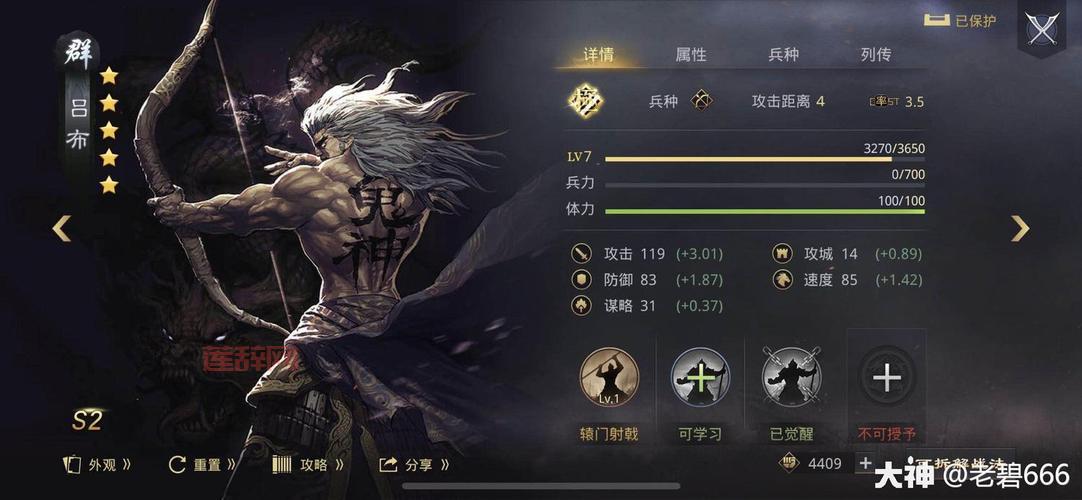The width and height of the screenshot is (1082, 500).
Task: Add more currency with the plus button
Action: click(865, 463)
